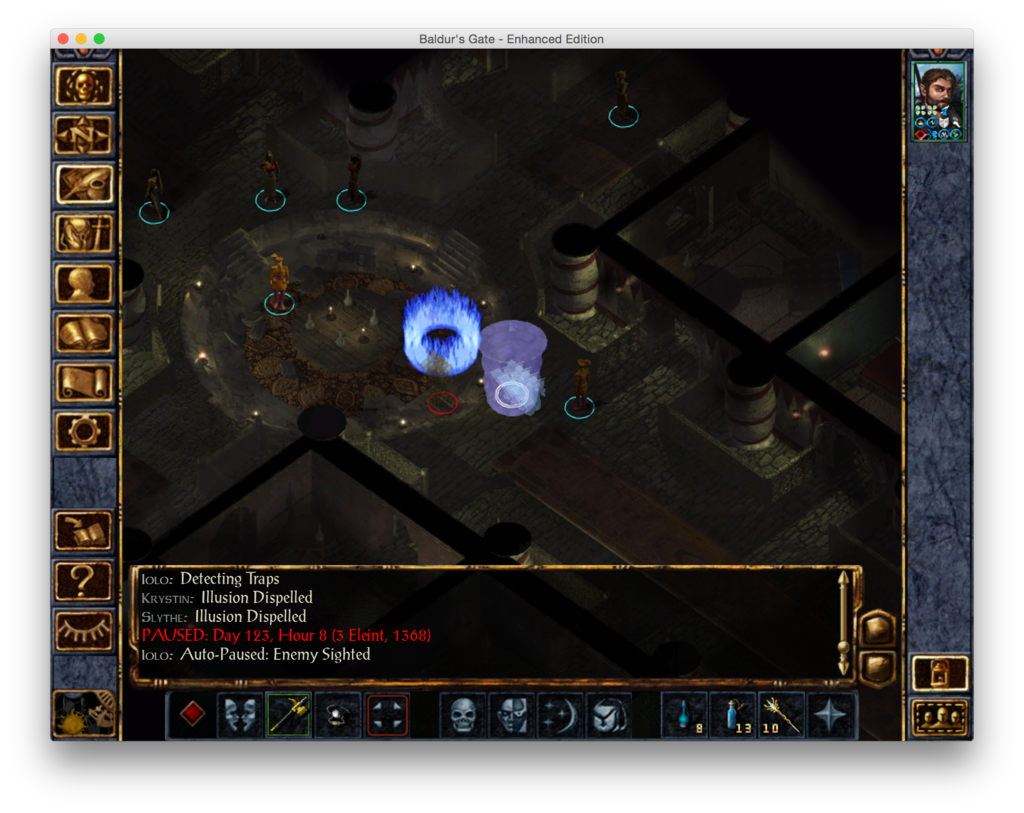This screenshot has height=813, width=1024.
Task: Open the gear options button
Action: 84,431
